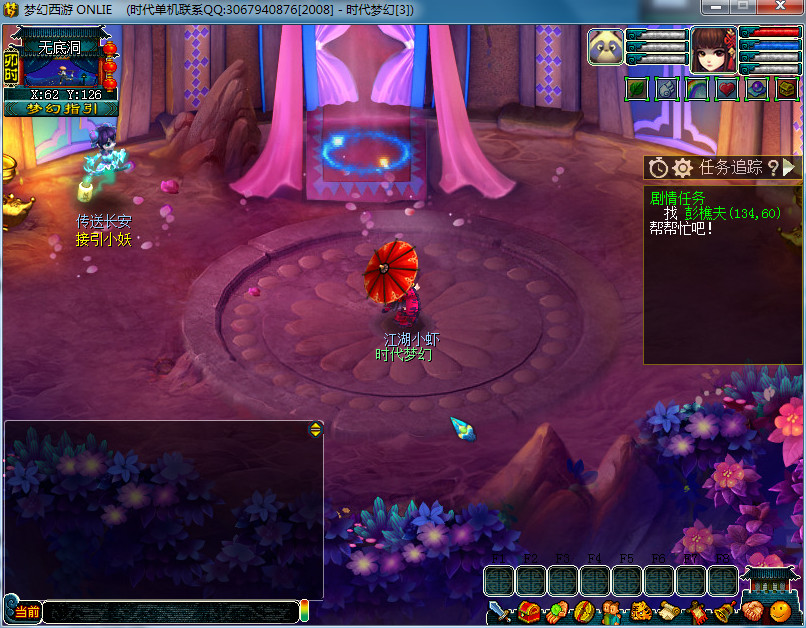Click the 当前 chat channel button
This screenshot has height=628, width=806.
click(x=24, y=611)
